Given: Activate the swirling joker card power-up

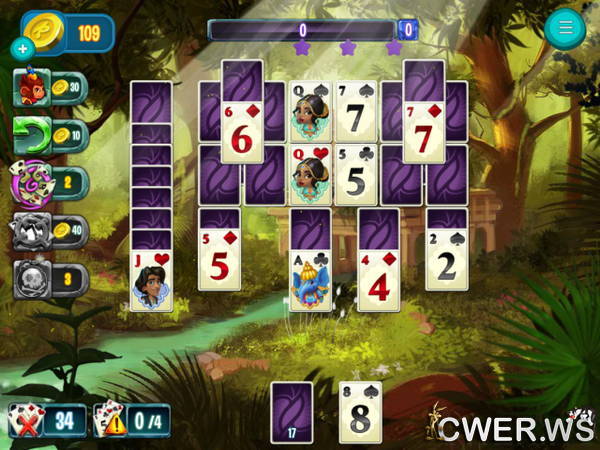Looking at the screenshot, I should [x=30, y=181].
